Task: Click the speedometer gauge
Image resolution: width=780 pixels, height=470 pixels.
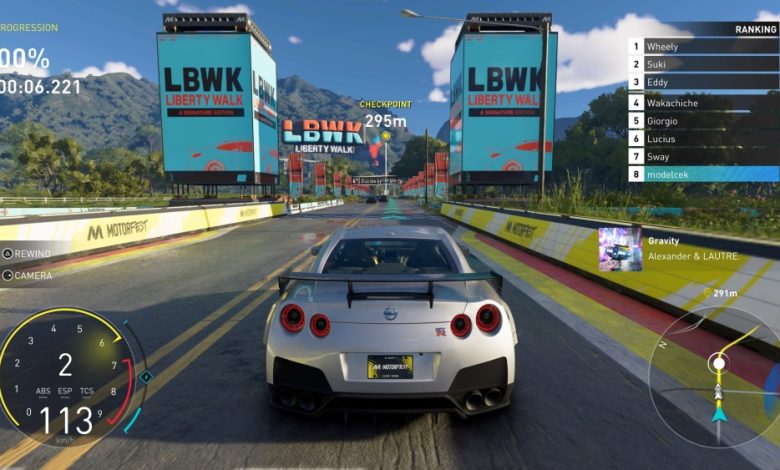Action: tap(67, 377)
